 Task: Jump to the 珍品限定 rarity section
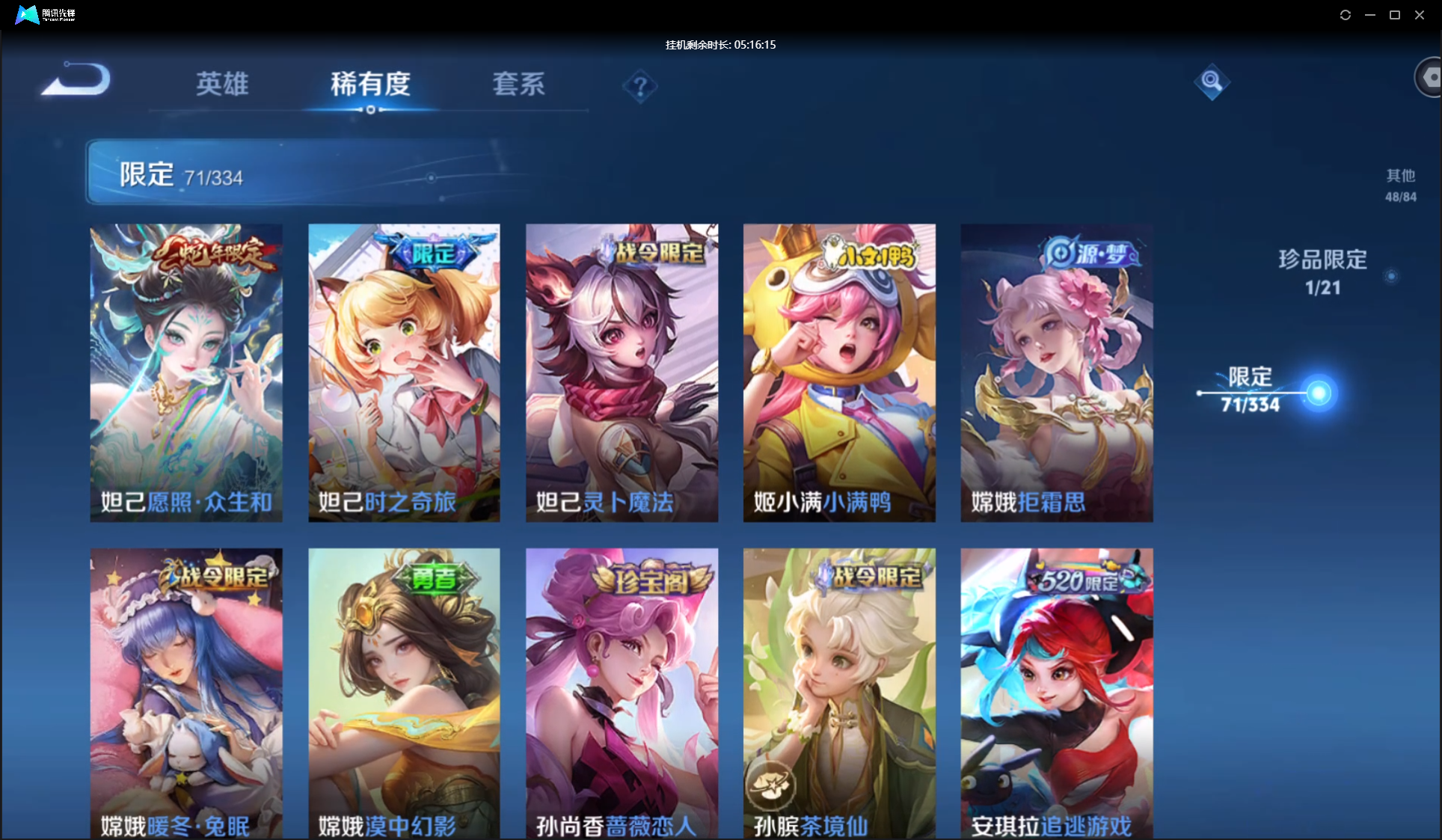coord(1322,272)
